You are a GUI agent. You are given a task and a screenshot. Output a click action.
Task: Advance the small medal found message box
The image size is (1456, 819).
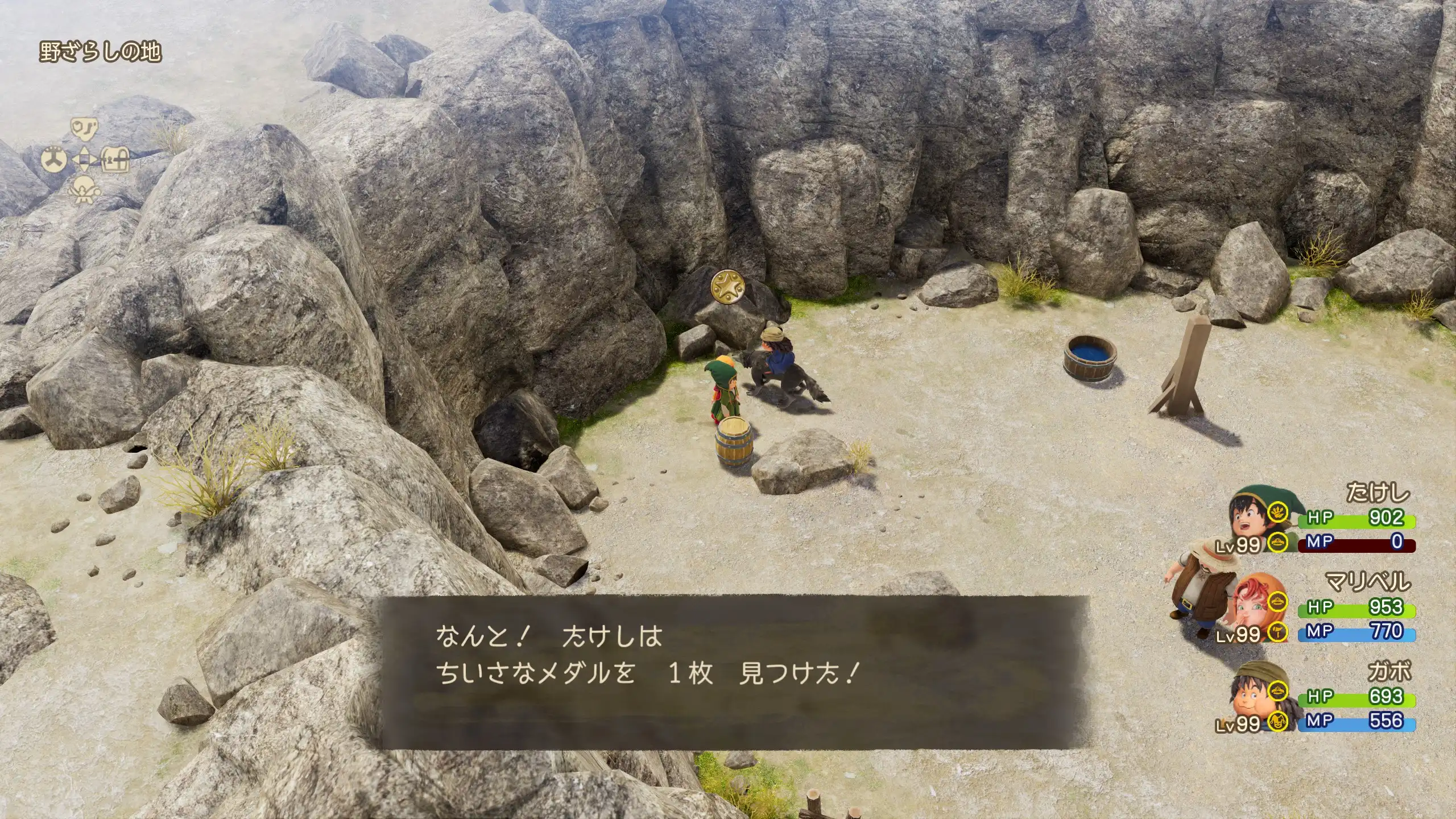pyautogui.click(x=734, y=671)
